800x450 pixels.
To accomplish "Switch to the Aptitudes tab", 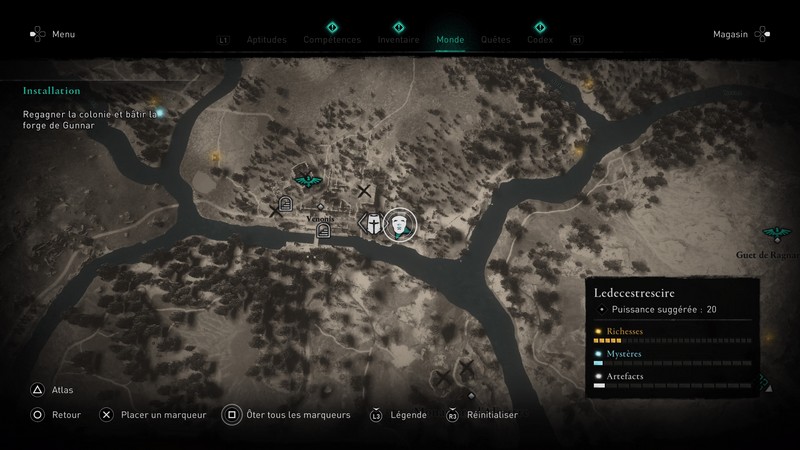I will click(266, 40).
